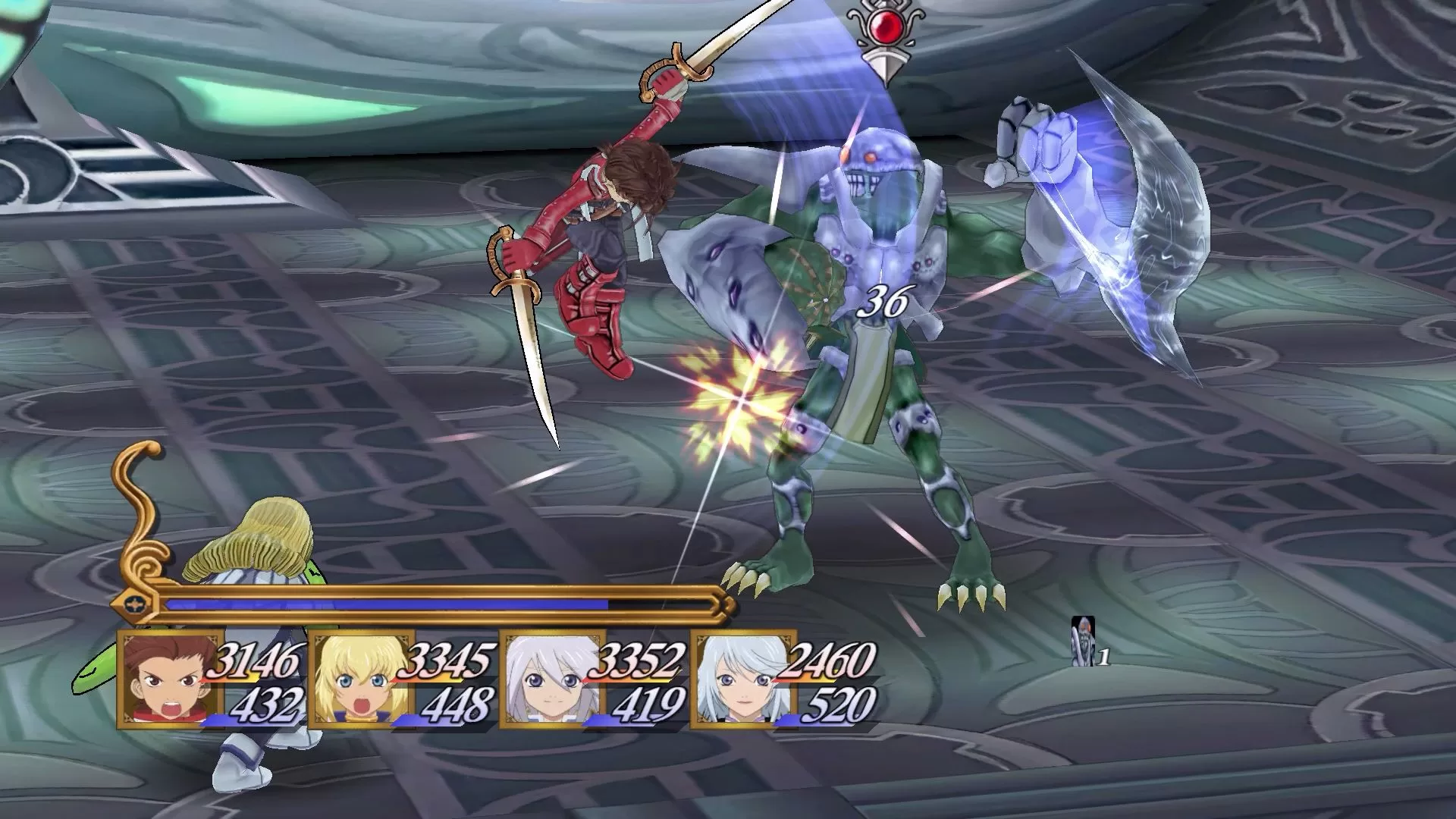Select Raine's portrait beside 2460 HP
Screen dimensions: 1456x819
[743, 679]
